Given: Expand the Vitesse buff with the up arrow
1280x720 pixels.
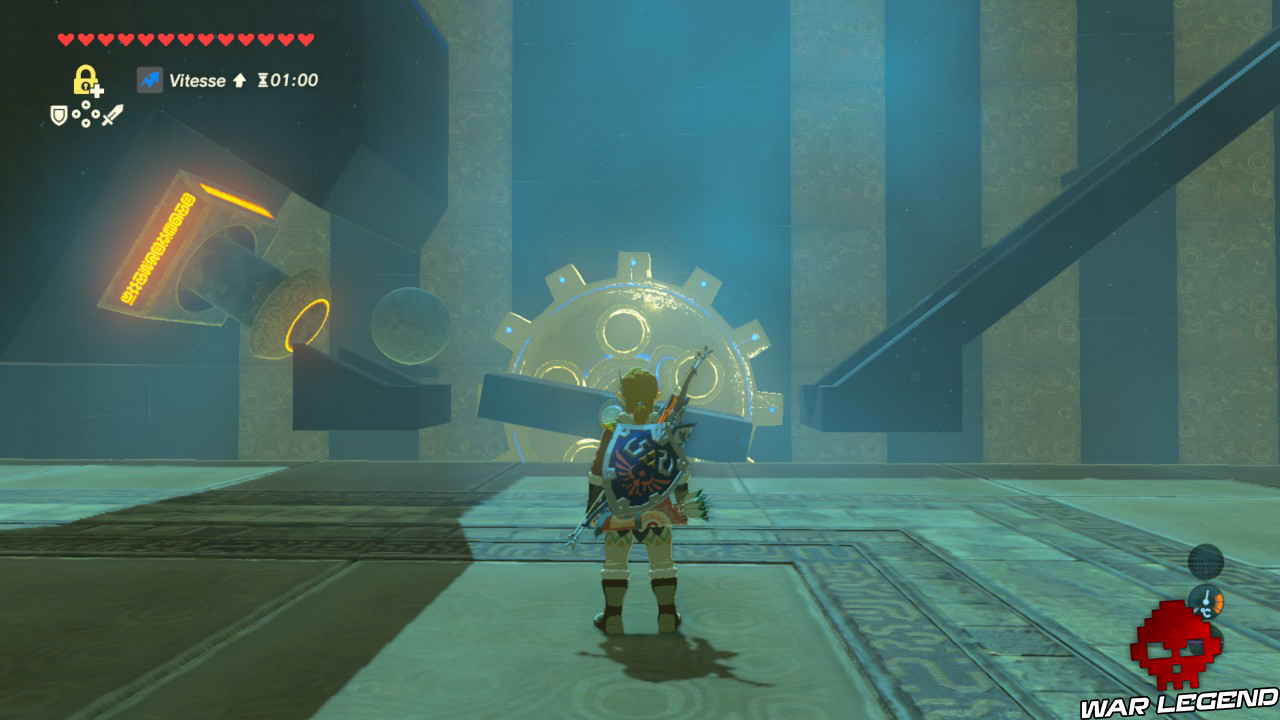Looking at the screenshot, I should click(x=241, y=81).
